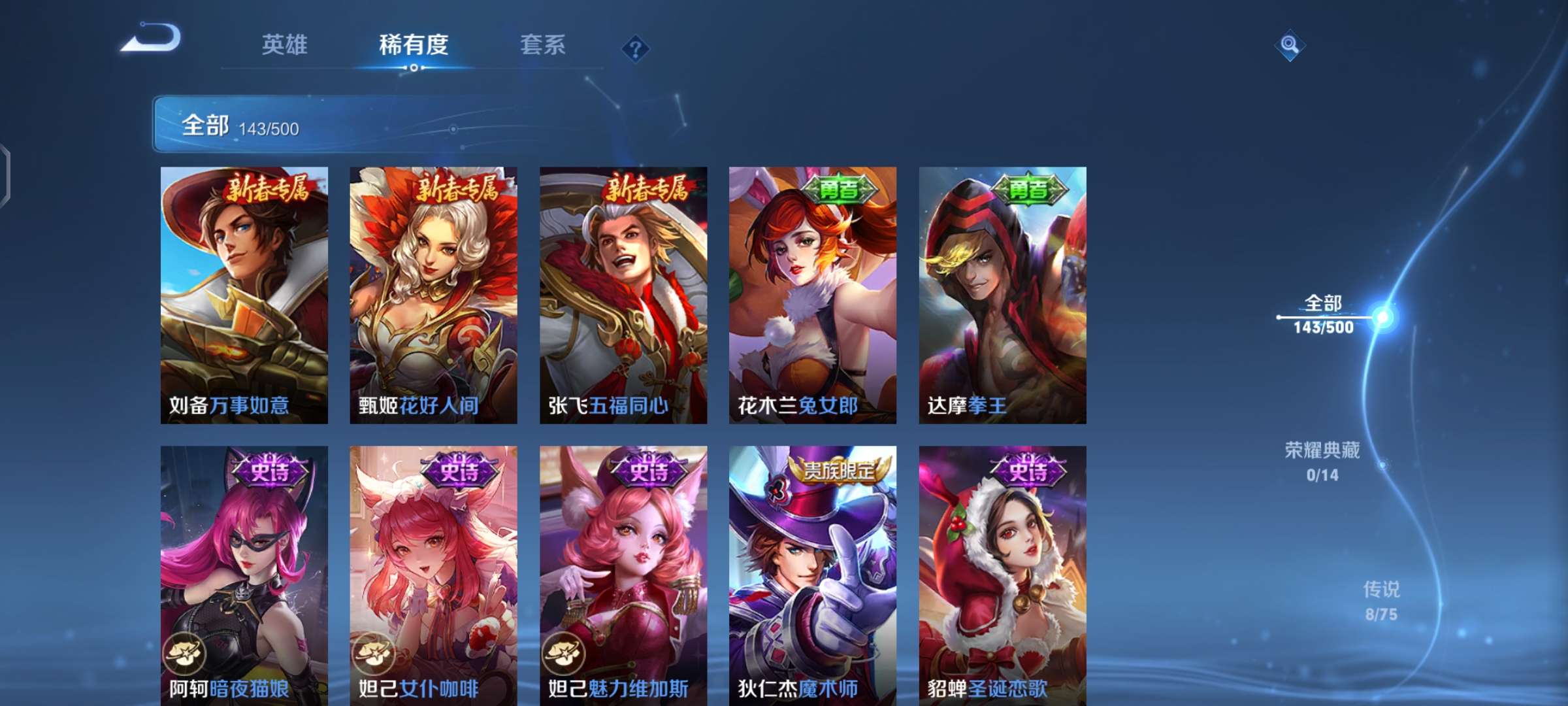Open the 达摩拳王 skin thumbnail
1568x706 pixels.
[1006, 294]
